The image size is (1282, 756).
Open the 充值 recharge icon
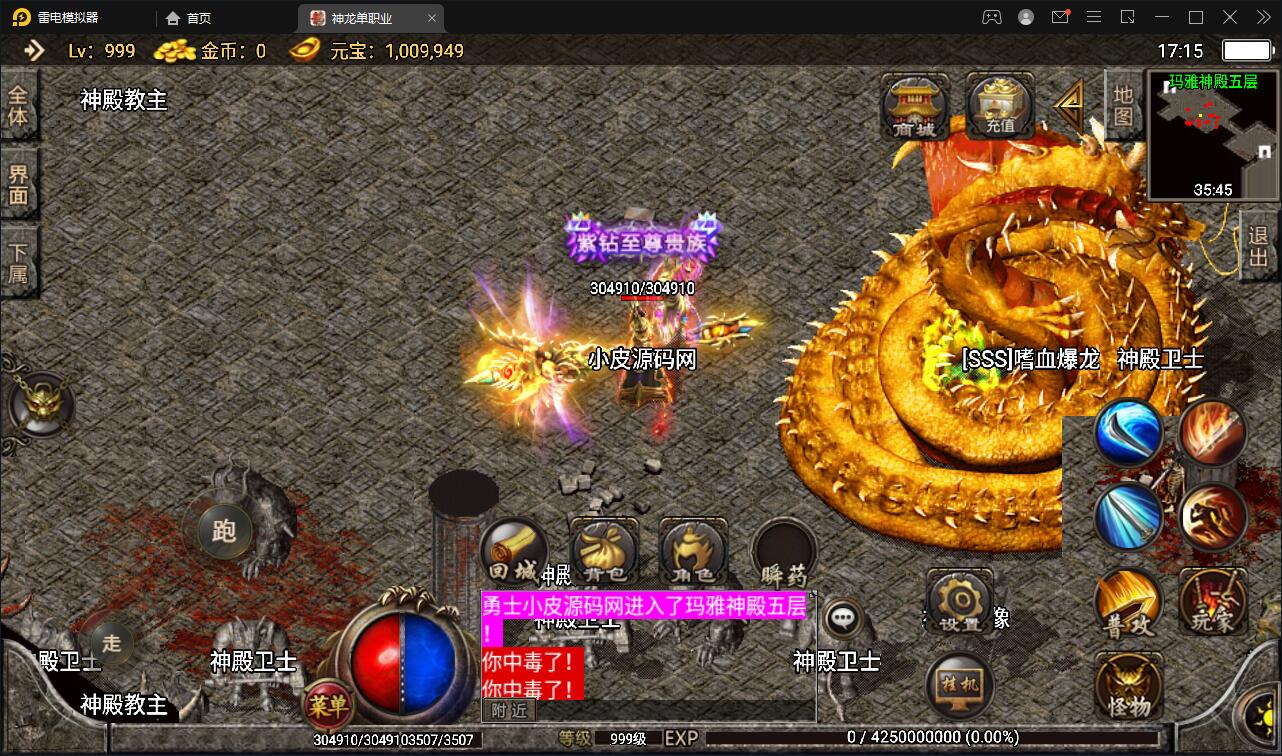[x=999, y=105]
